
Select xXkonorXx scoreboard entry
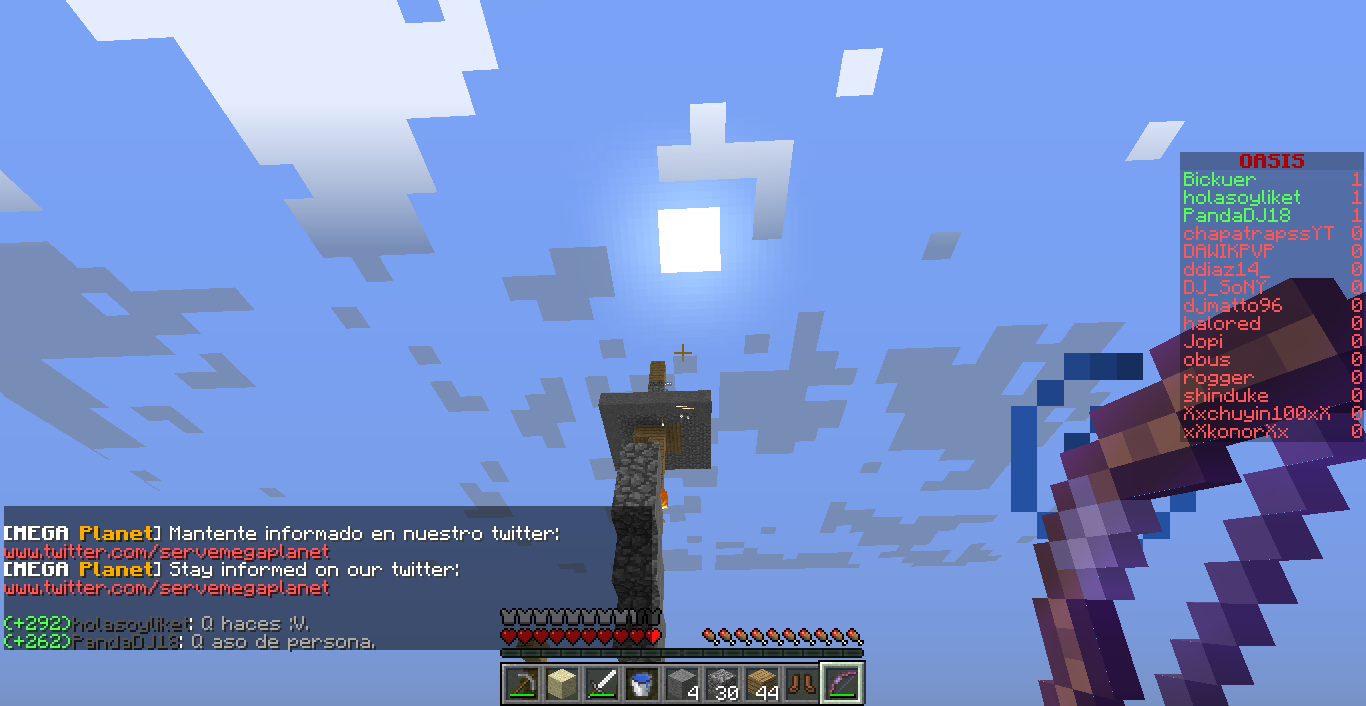(x=1236, y=432)
